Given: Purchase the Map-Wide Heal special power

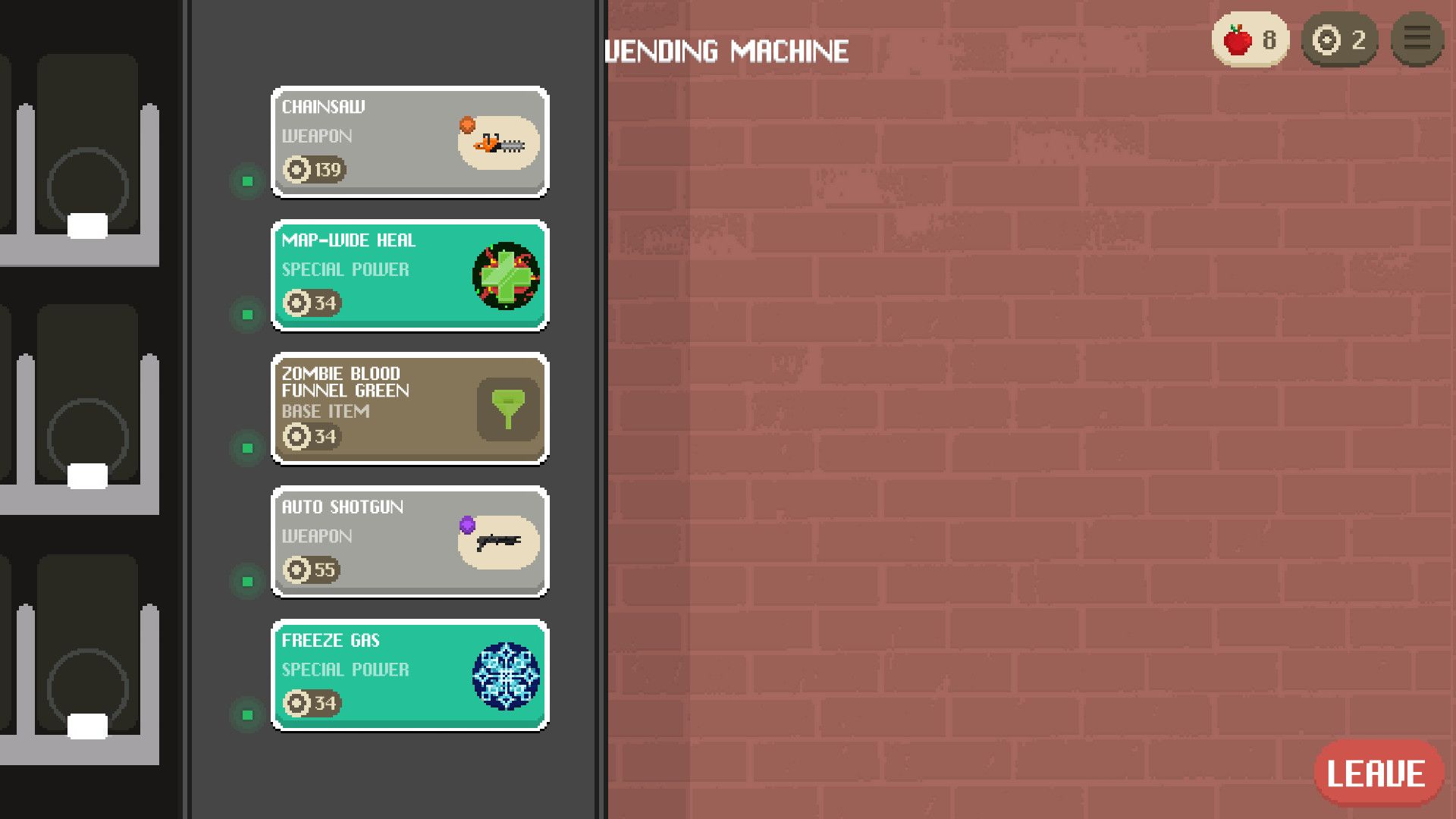Looking at the screenshot, I should tap(409, 275).
